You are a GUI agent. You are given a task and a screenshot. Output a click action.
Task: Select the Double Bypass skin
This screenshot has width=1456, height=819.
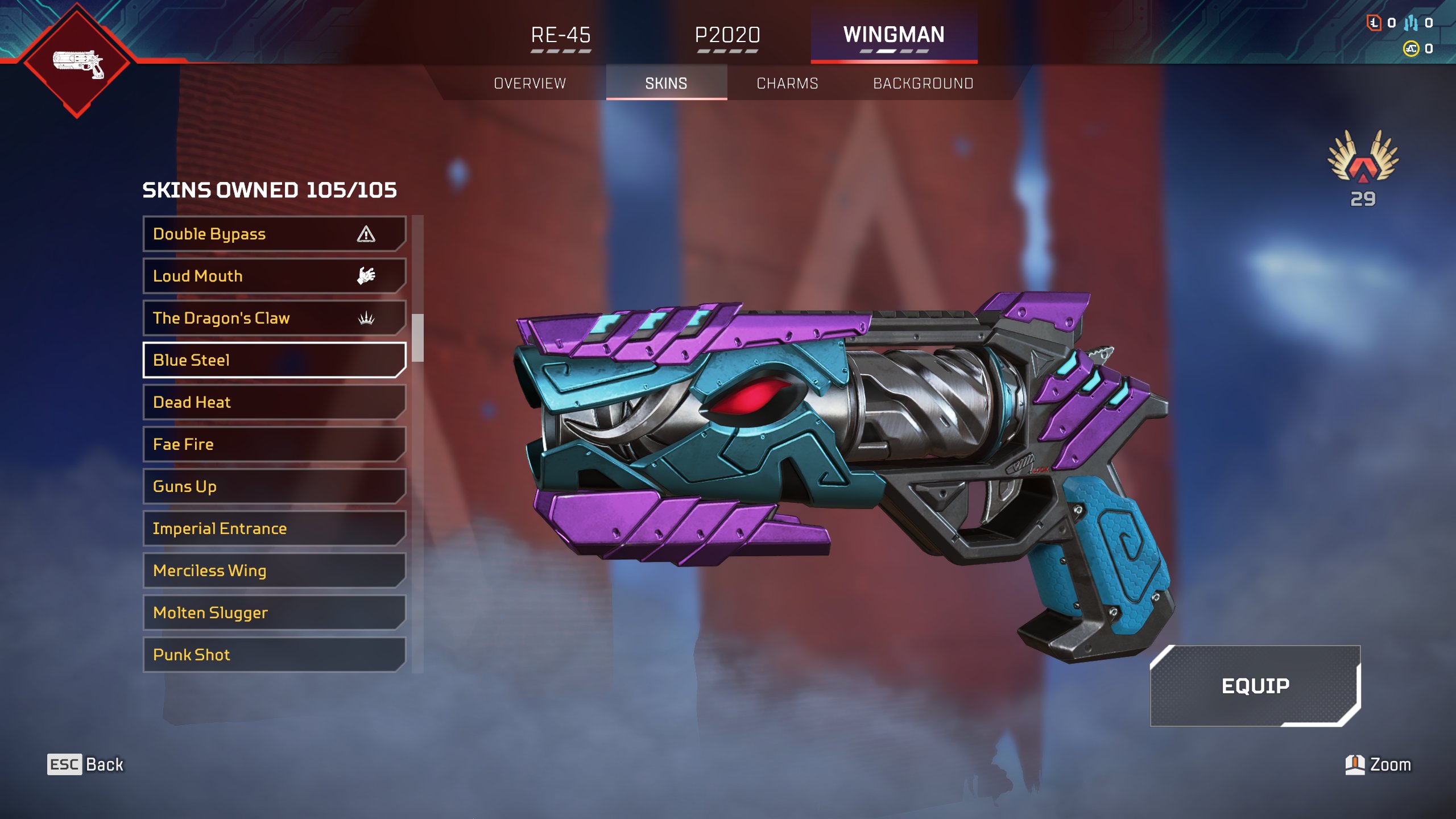tap(274, 234)
